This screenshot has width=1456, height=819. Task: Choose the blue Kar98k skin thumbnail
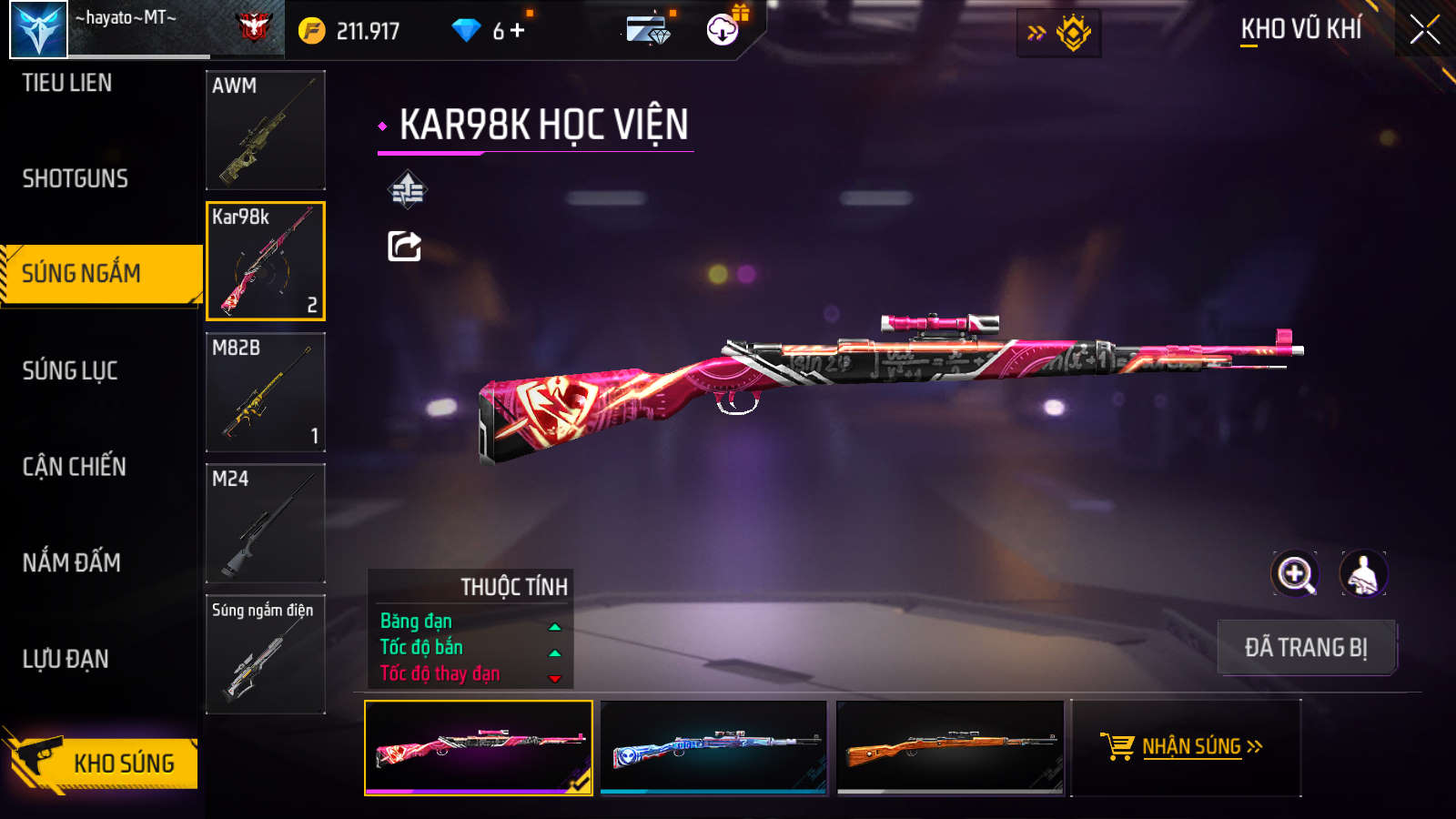pos(714,747)
